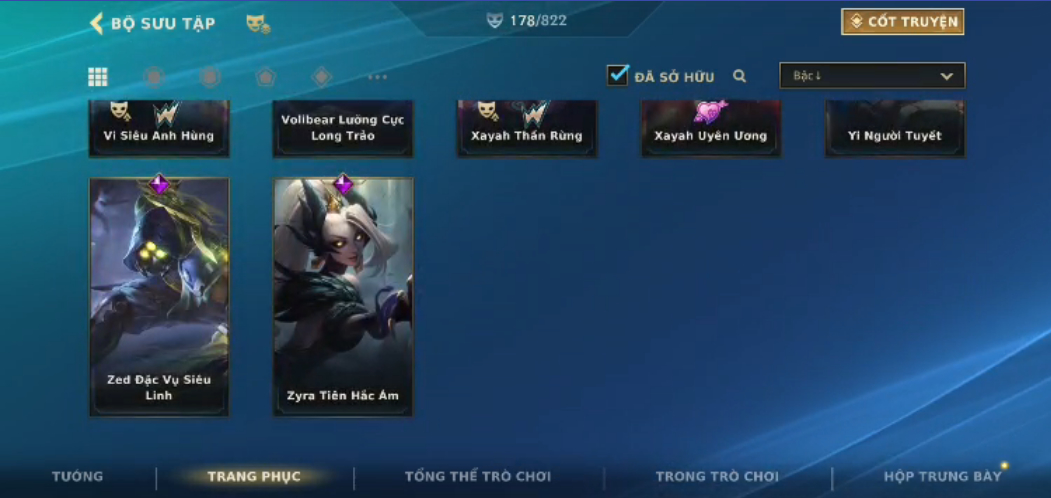The height and width of the screenshot is (498, 1051).
Task: Pick the Volibear Lưỡng Cực Long Trảo skin
Action: click(x=343, y=128)
